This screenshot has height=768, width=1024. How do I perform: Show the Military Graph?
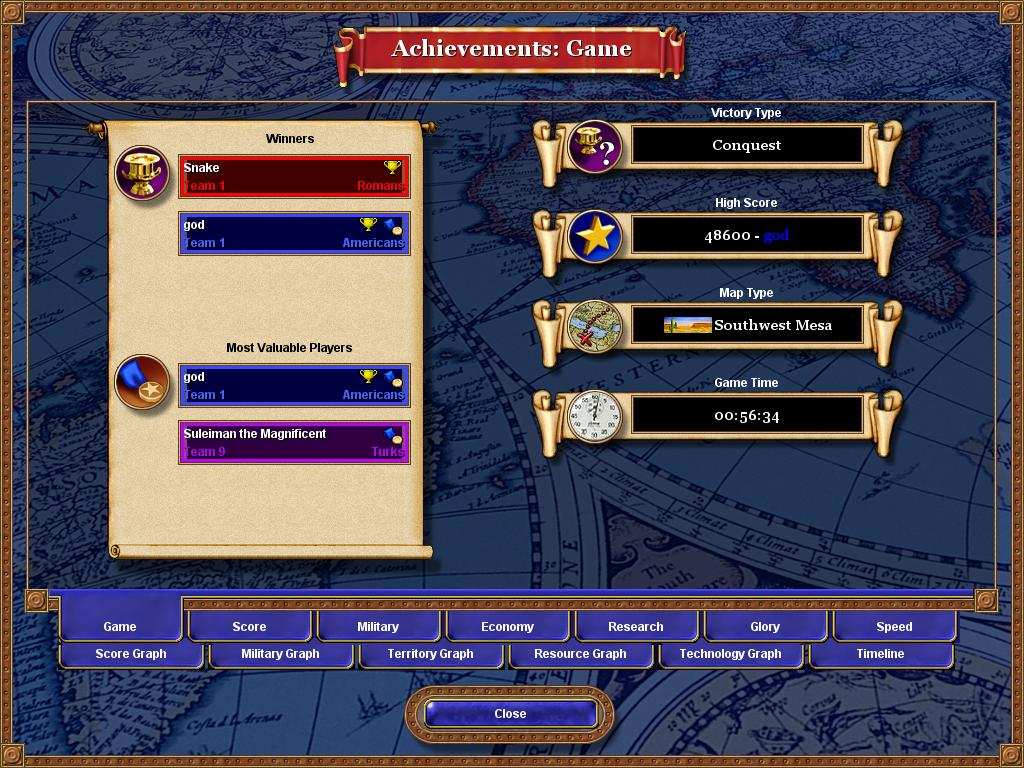(x=280, y=654)
